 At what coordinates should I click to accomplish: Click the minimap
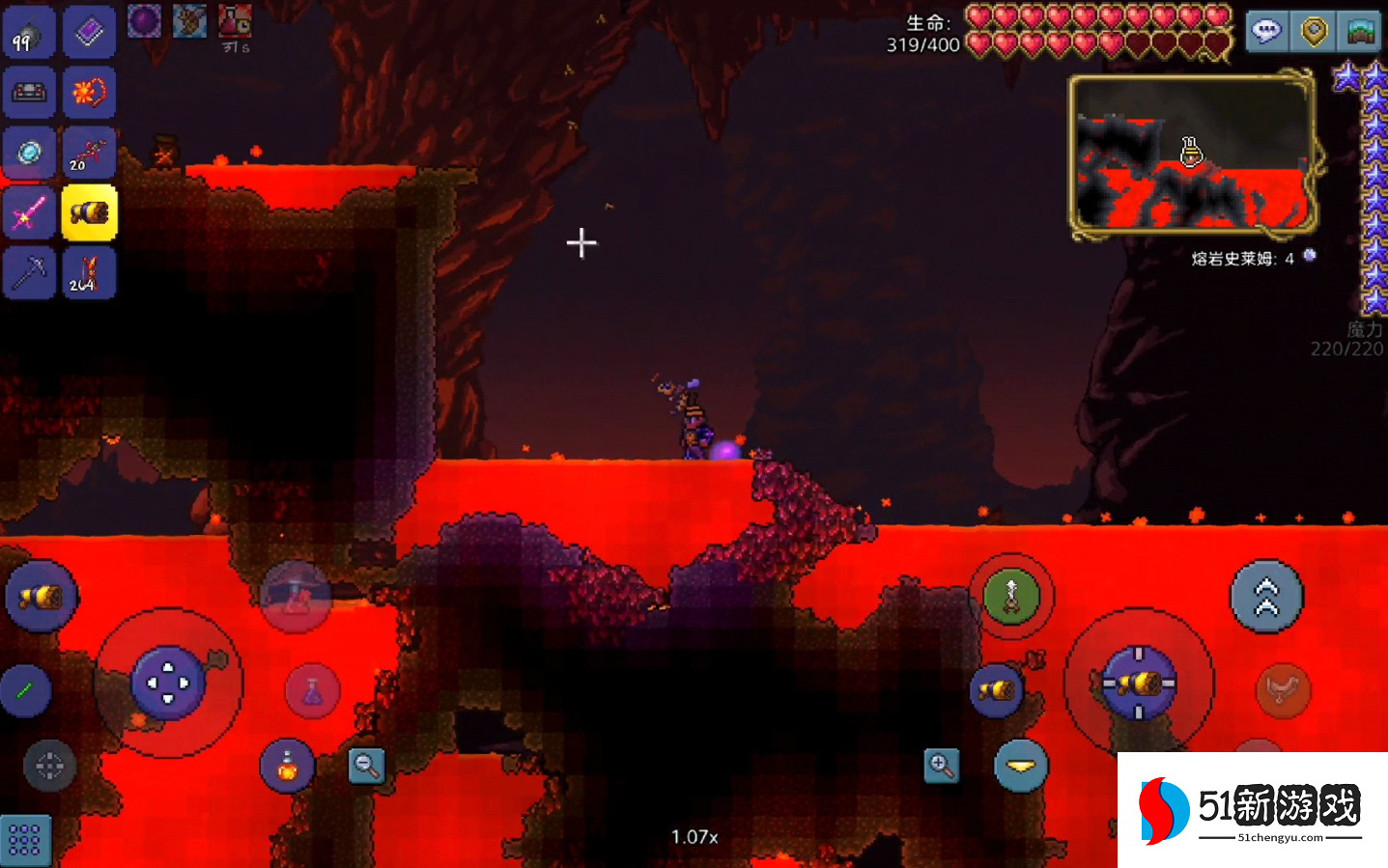pyautogui.click(x=1192, y=154)
